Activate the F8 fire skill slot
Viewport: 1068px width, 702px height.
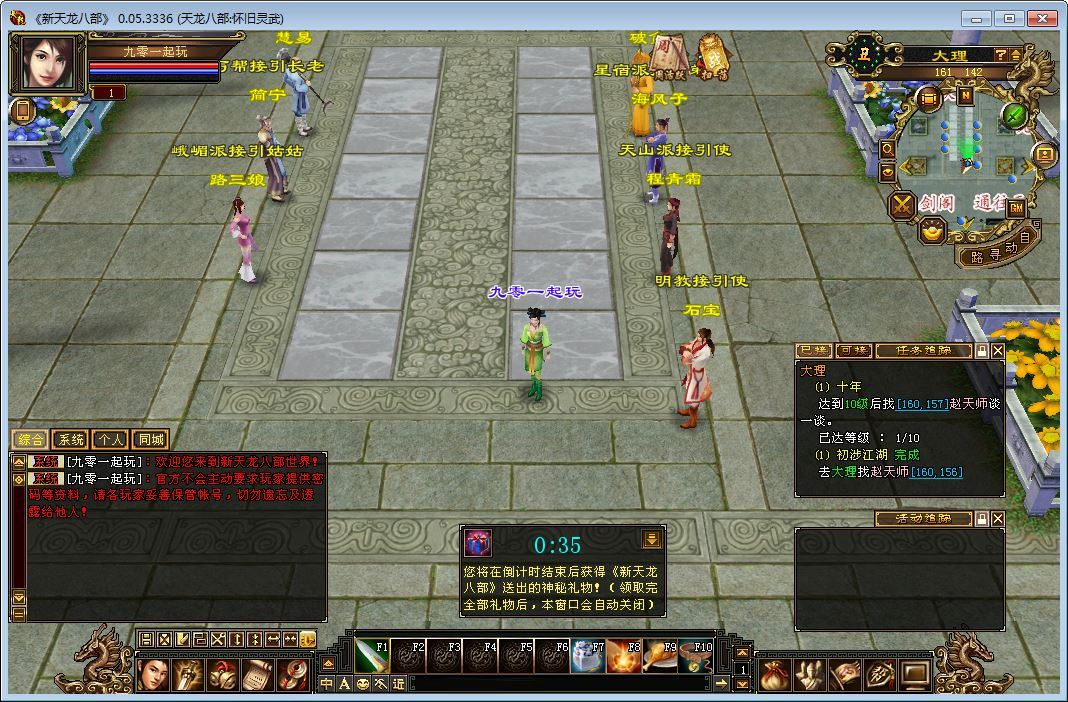point(624,656)
